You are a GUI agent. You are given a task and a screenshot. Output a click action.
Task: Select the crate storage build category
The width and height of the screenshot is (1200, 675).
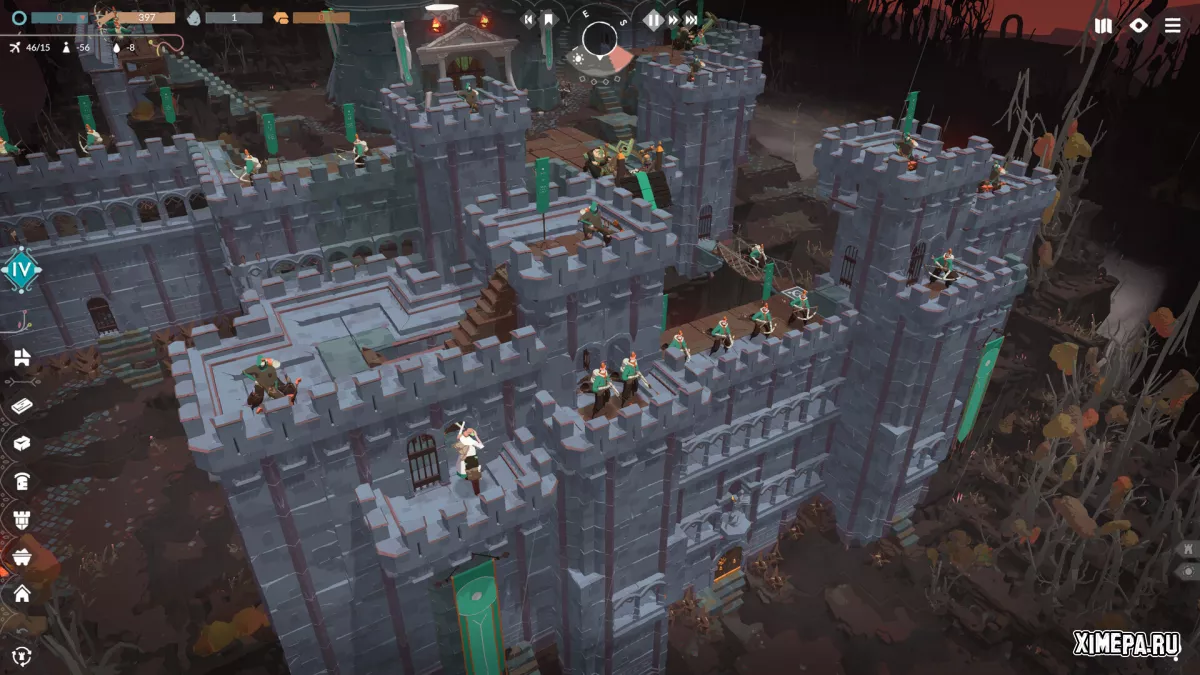point(21,443)
